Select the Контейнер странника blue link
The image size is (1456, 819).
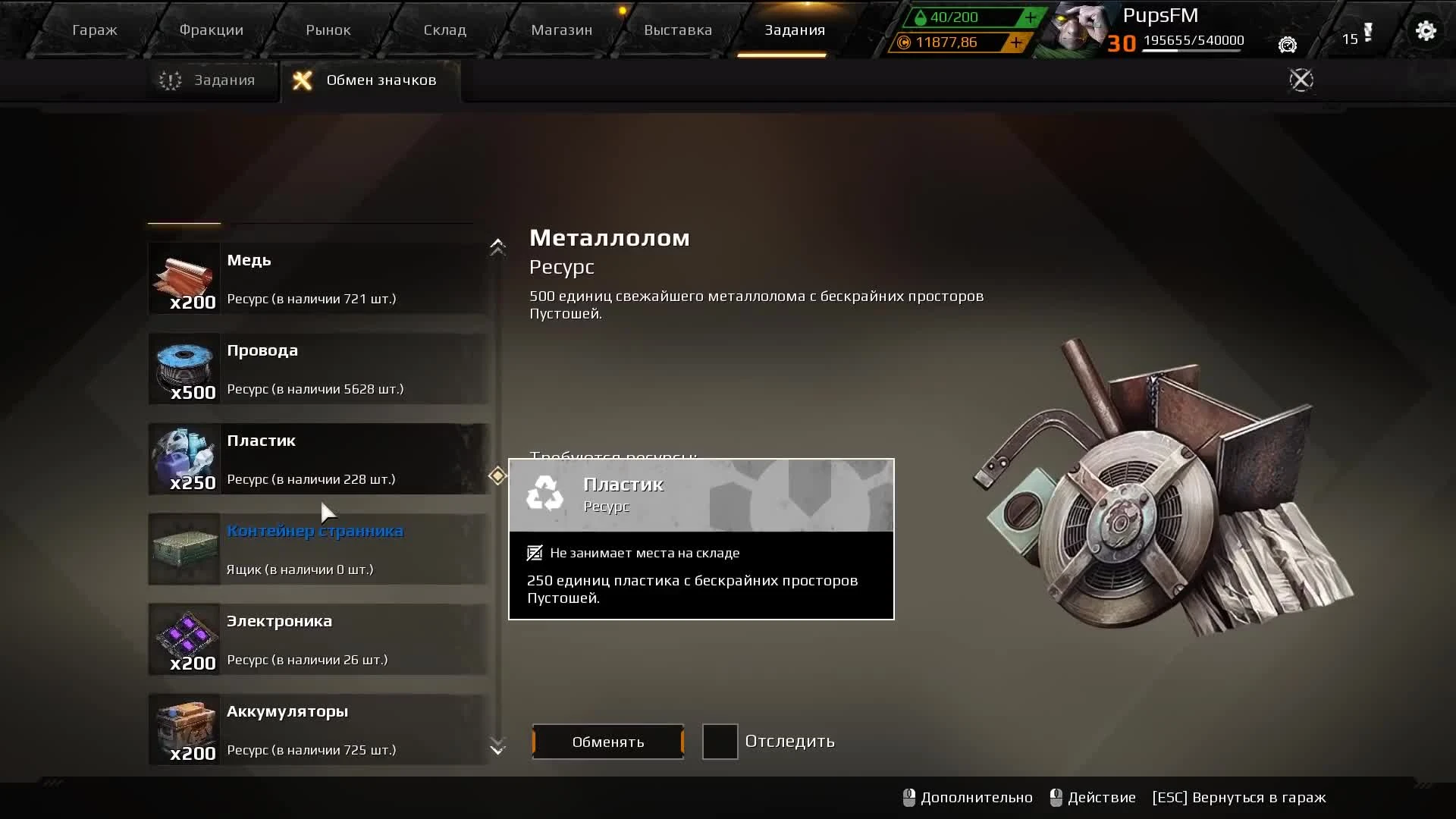click(x=315, y=531)
